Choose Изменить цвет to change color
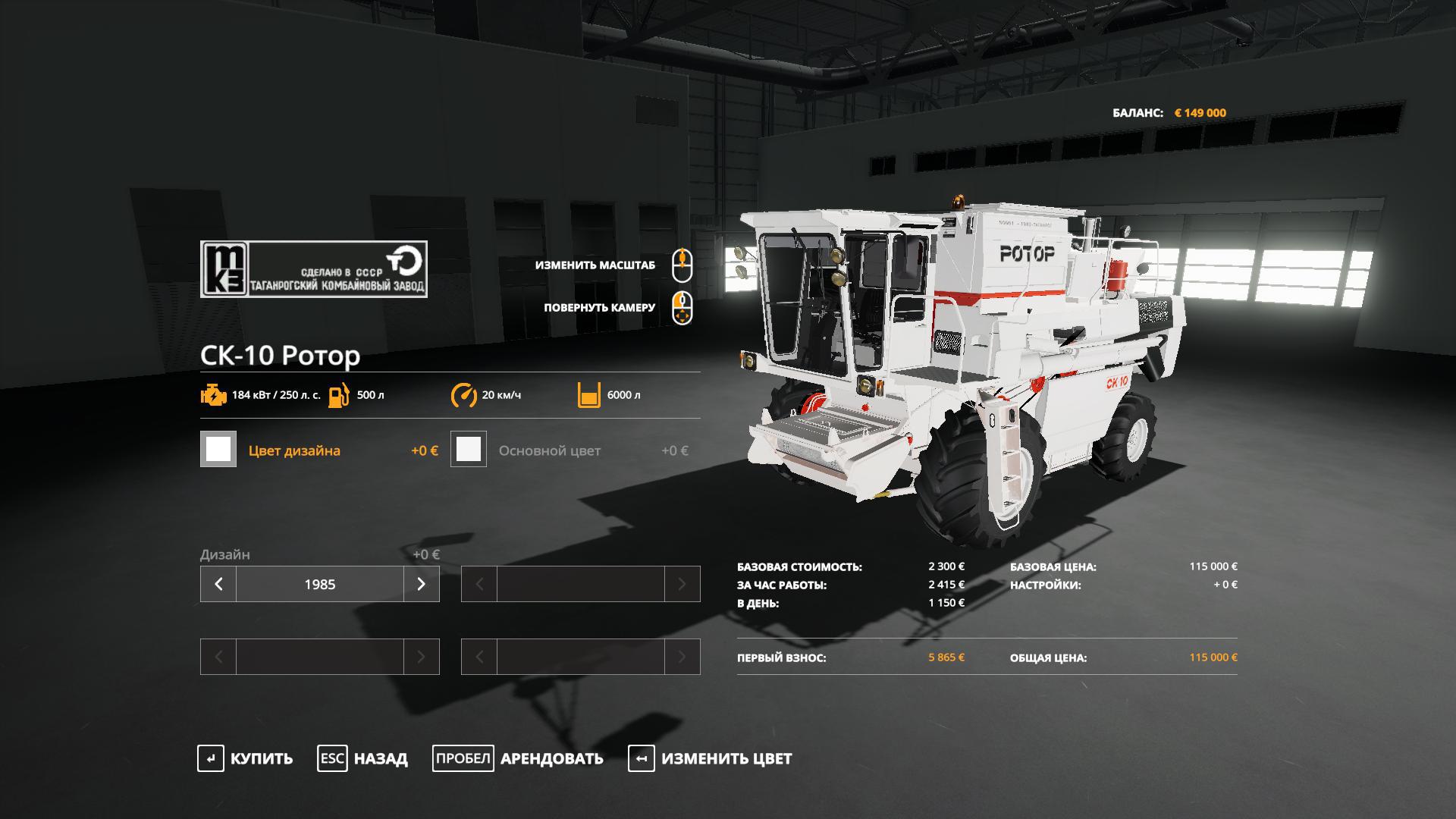1456x819 pixels. (710, 758)
